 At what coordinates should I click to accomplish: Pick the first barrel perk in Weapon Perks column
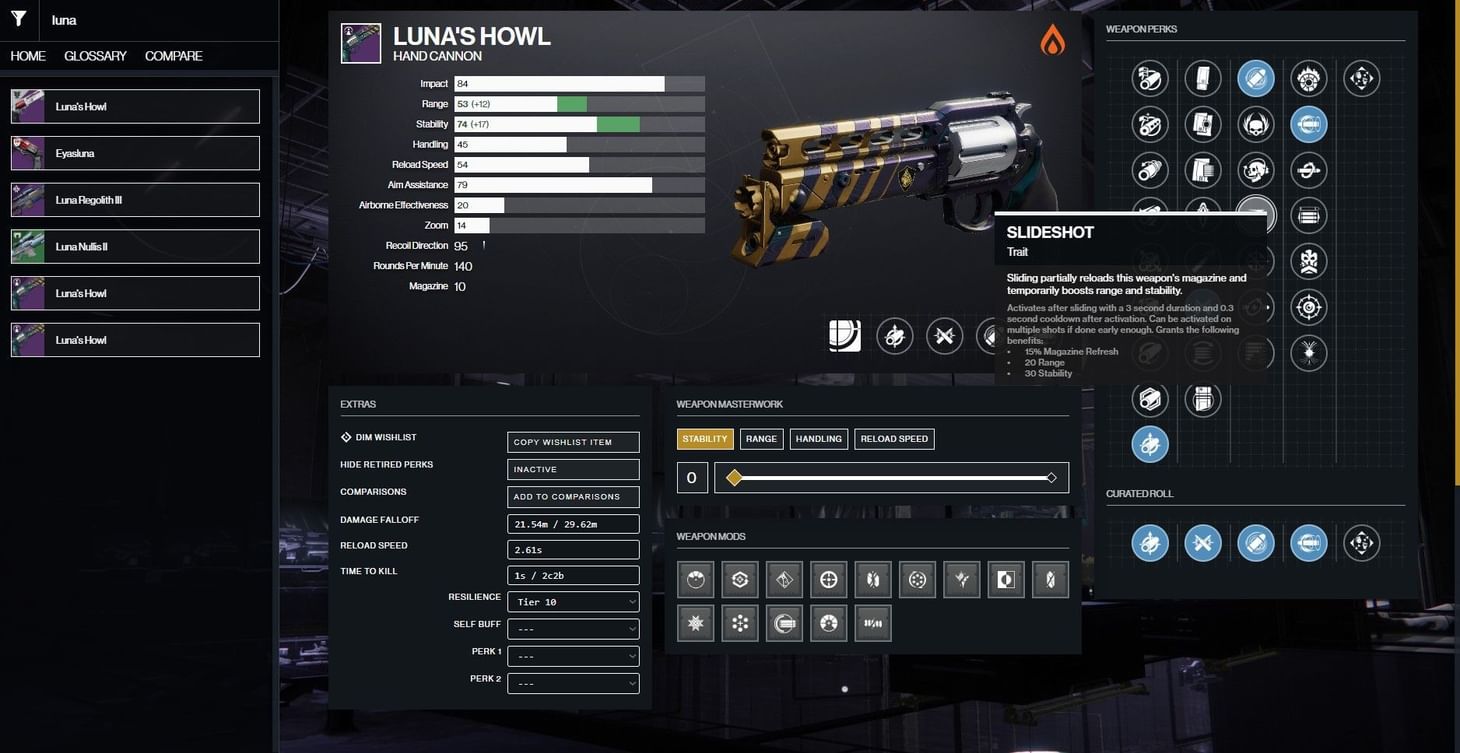(1150, 77)
